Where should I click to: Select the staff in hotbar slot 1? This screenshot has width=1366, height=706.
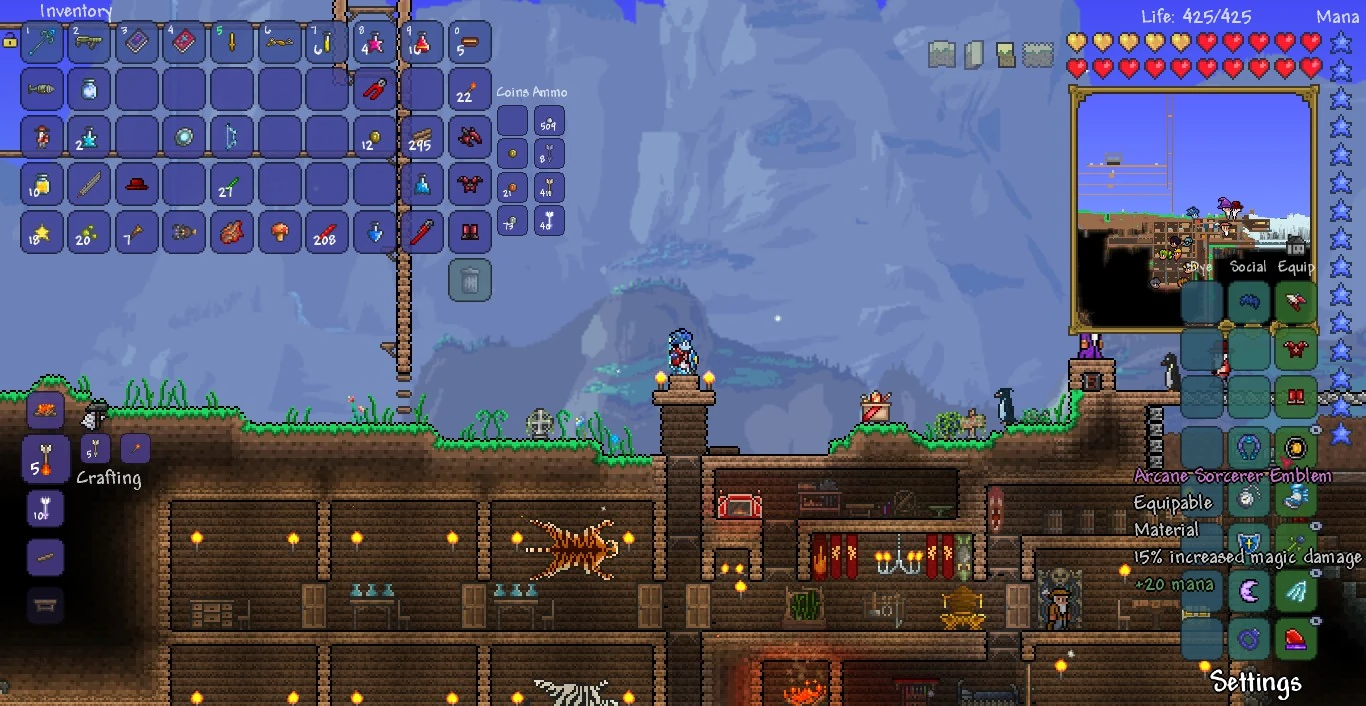(42, 42)
